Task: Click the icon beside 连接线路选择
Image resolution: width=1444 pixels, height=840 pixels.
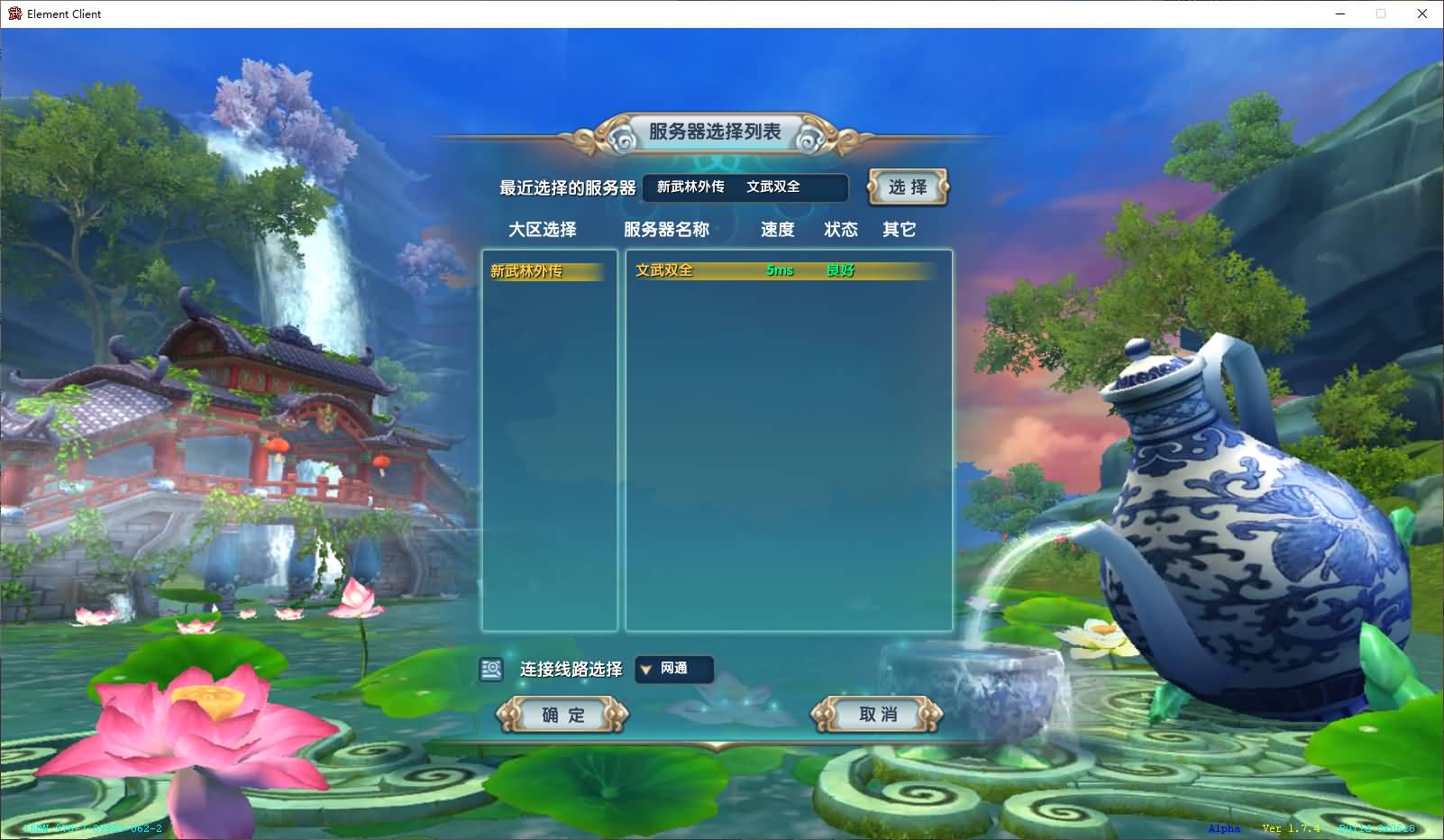Action: click(491, 669)
